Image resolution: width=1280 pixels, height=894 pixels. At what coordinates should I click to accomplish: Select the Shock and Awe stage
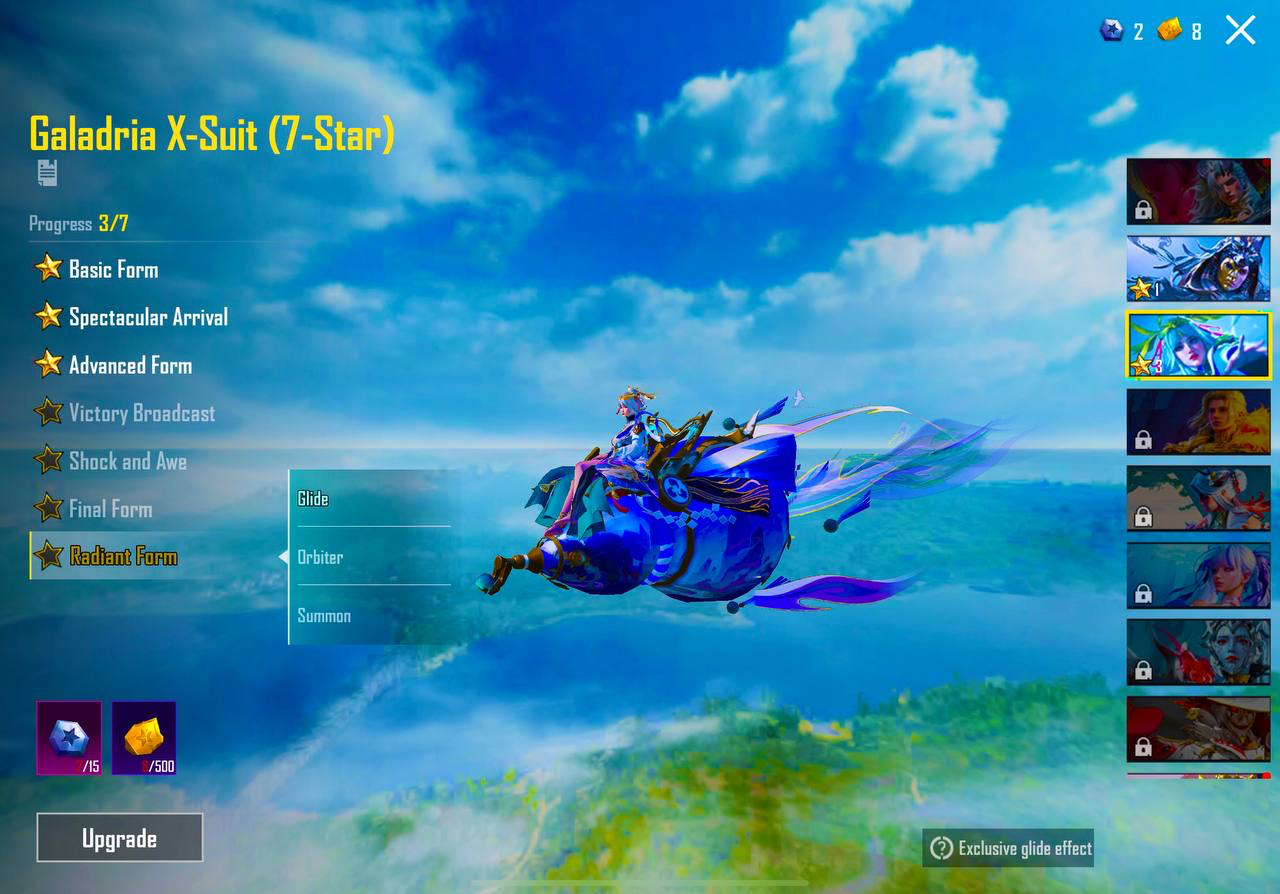[x=127, y=461]
